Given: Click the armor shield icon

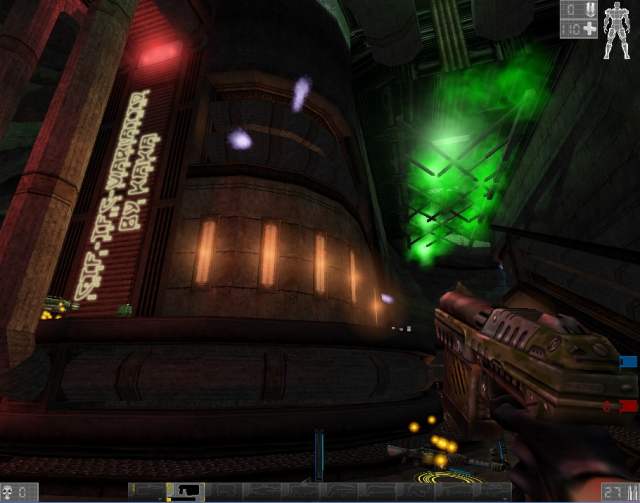Looking at the screenshot, I should click(590, 10).
